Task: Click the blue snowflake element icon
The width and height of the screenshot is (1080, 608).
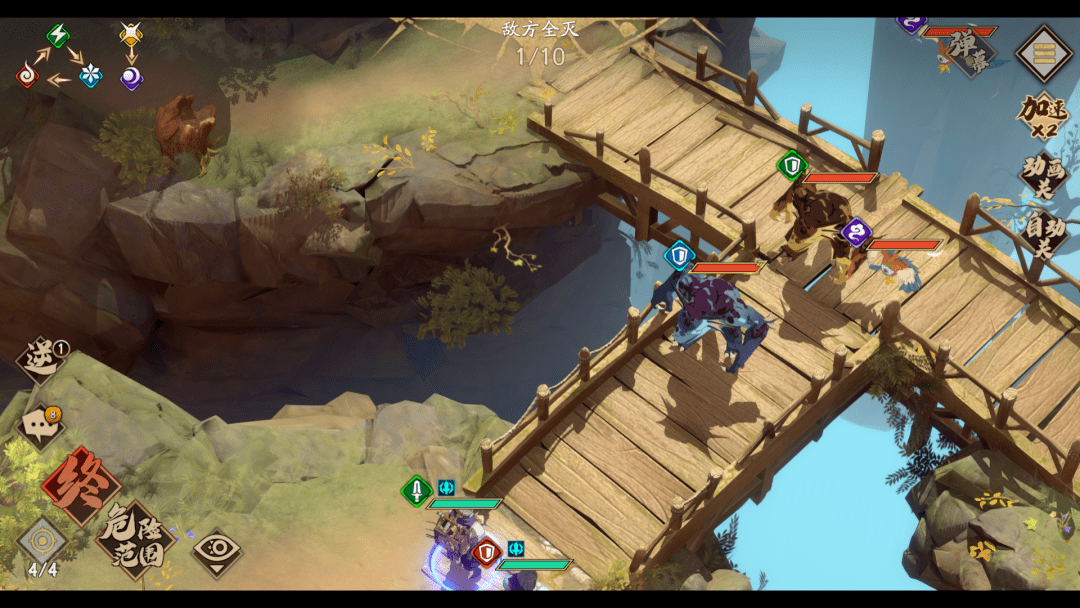Action: [x=91, y=76]
